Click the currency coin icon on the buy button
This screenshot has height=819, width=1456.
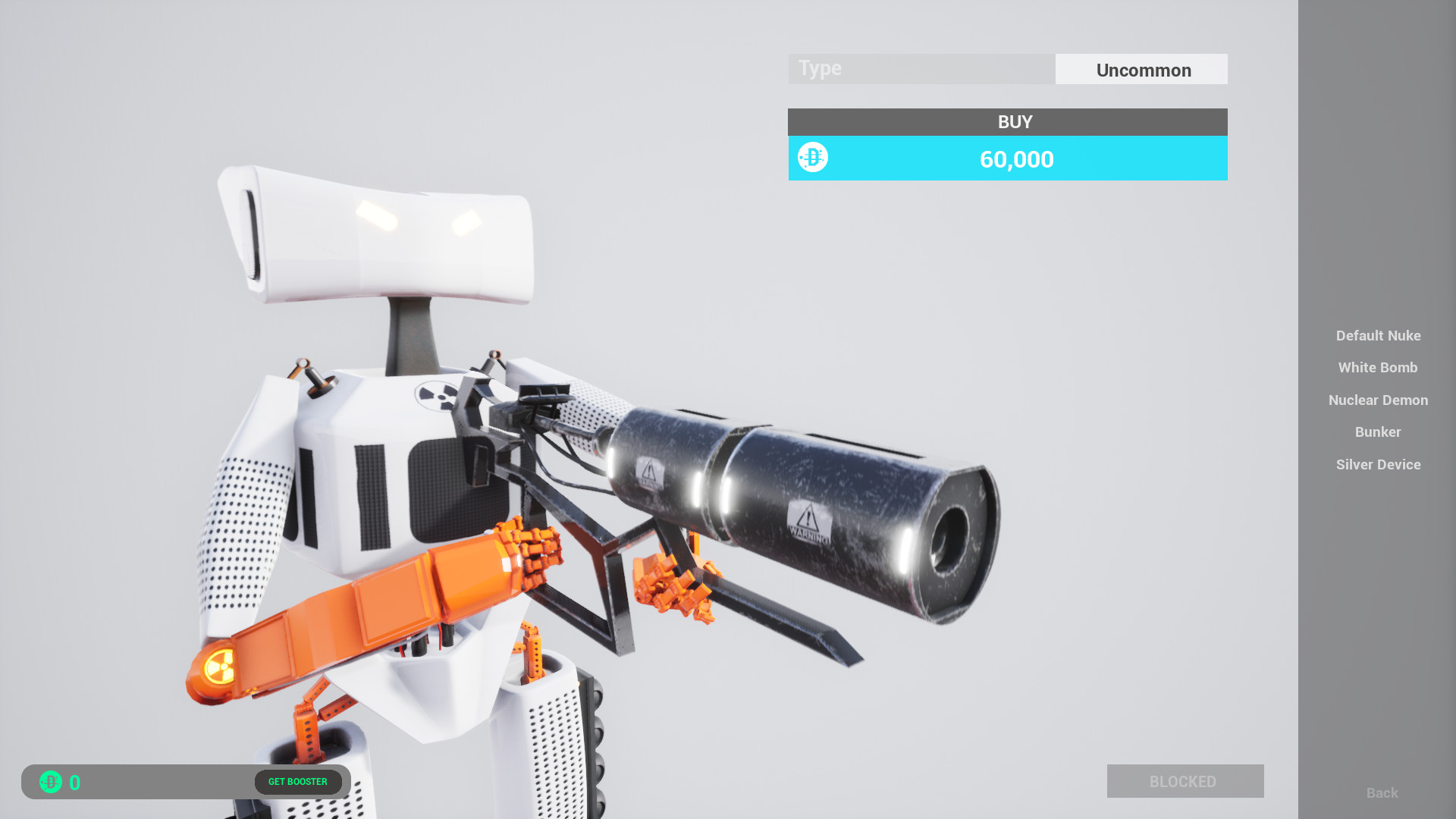coord(811,158)
